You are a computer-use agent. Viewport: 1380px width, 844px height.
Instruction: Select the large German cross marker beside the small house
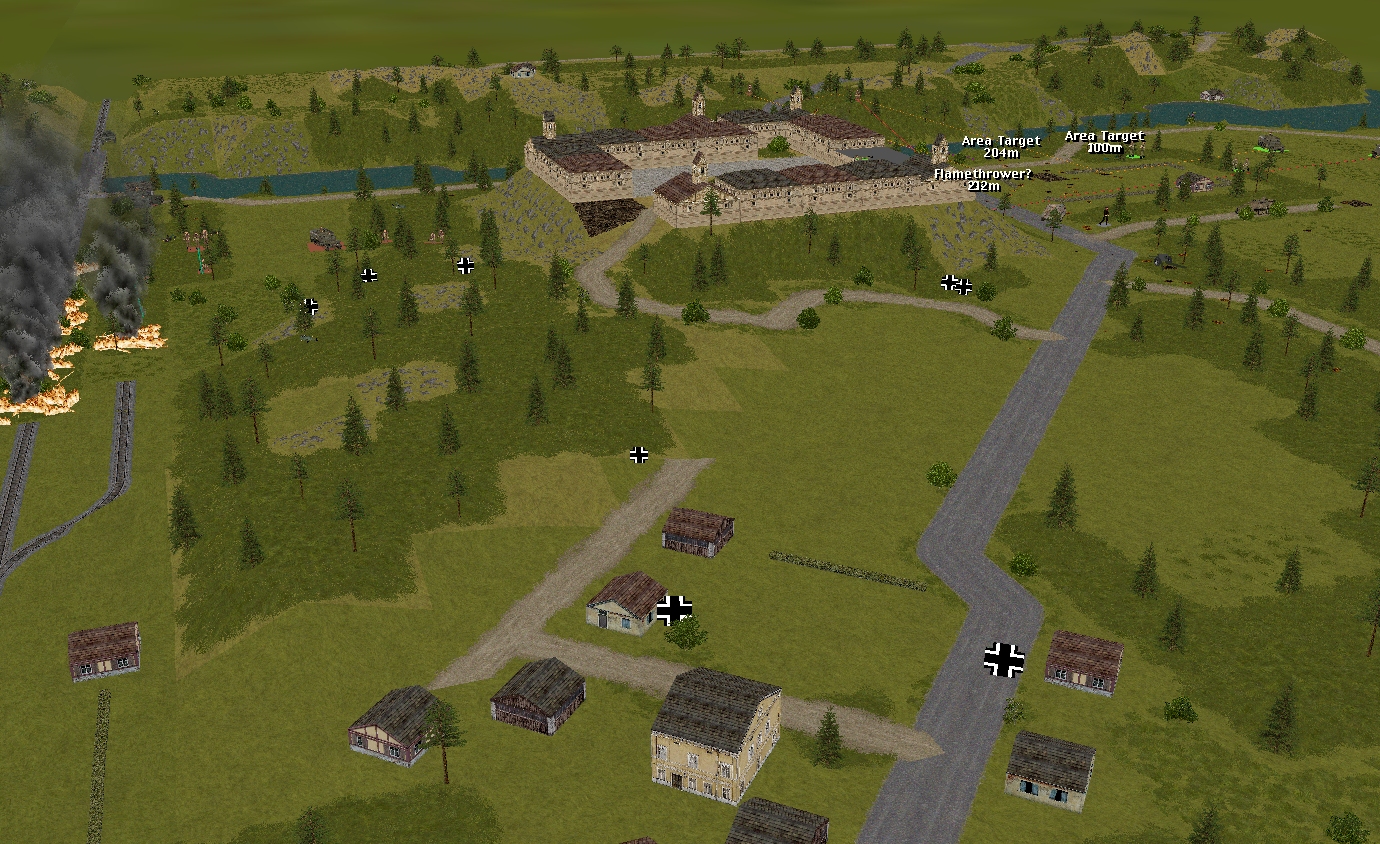675,609
